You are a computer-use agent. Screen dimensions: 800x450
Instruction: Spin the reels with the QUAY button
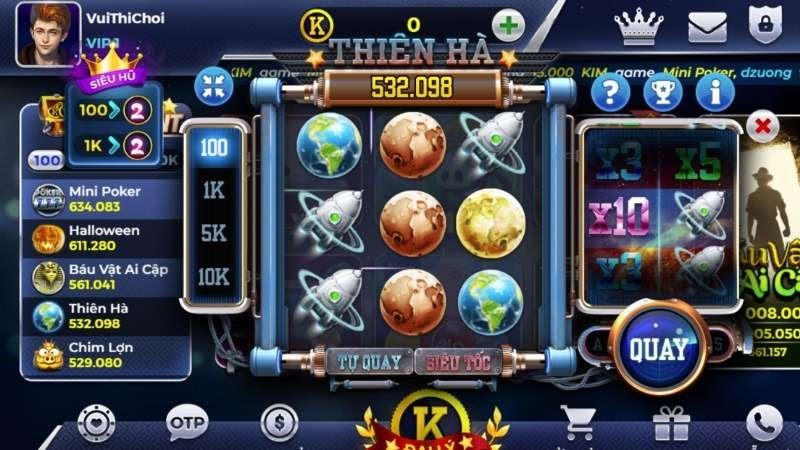pyautogui.click(x=658, y=348)
